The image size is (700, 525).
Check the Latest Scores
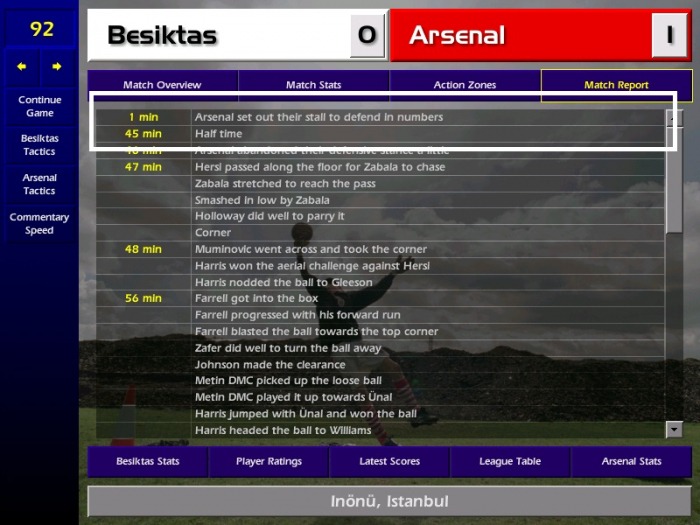pos(390,462)
